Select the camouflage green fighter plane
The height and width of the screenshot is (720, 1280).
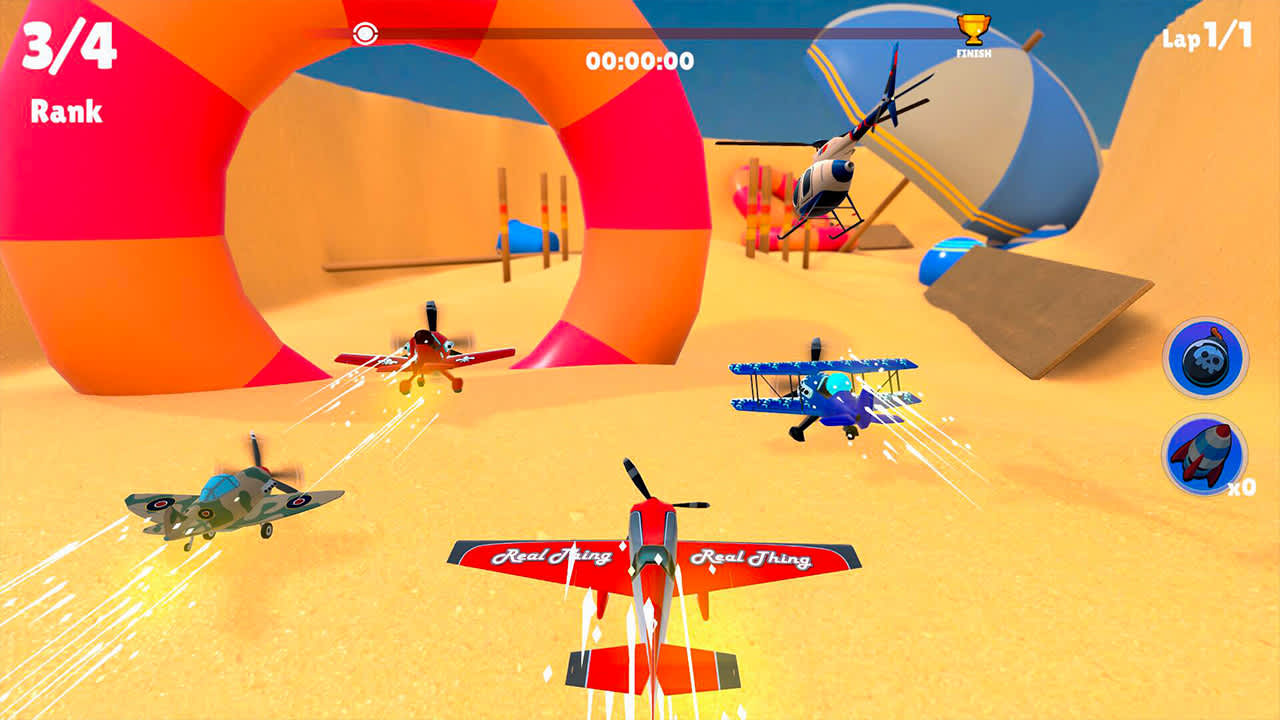click(225, 500)
